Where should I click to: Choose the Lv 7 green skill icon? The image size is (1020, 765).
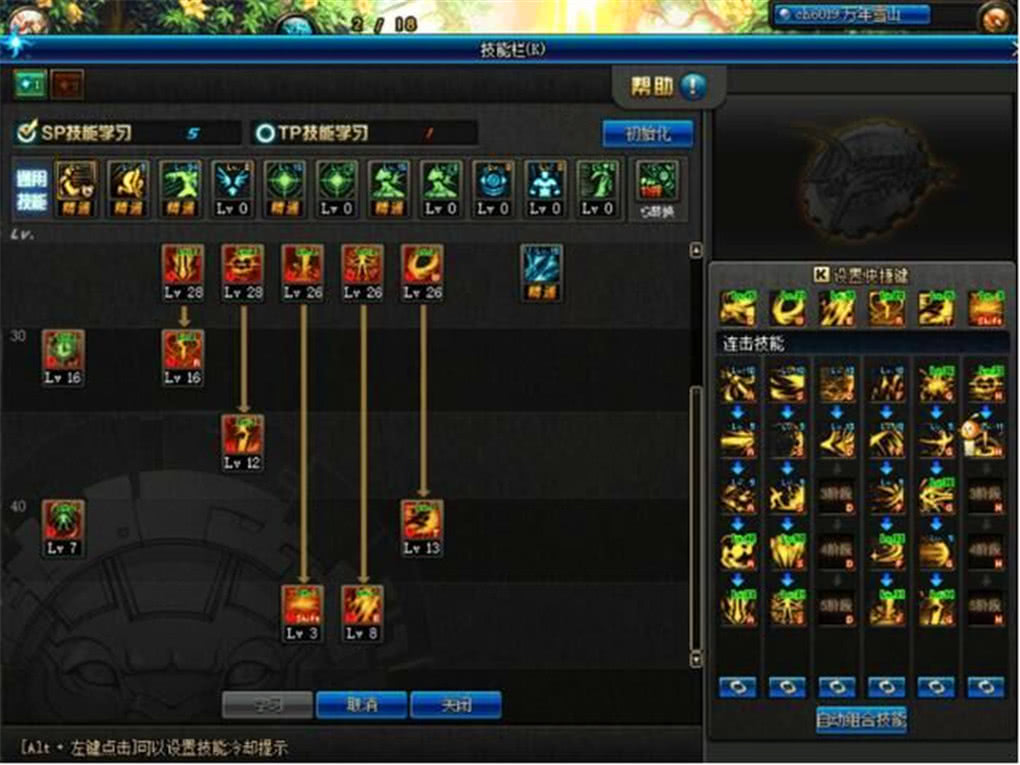[x=63, y=522]
